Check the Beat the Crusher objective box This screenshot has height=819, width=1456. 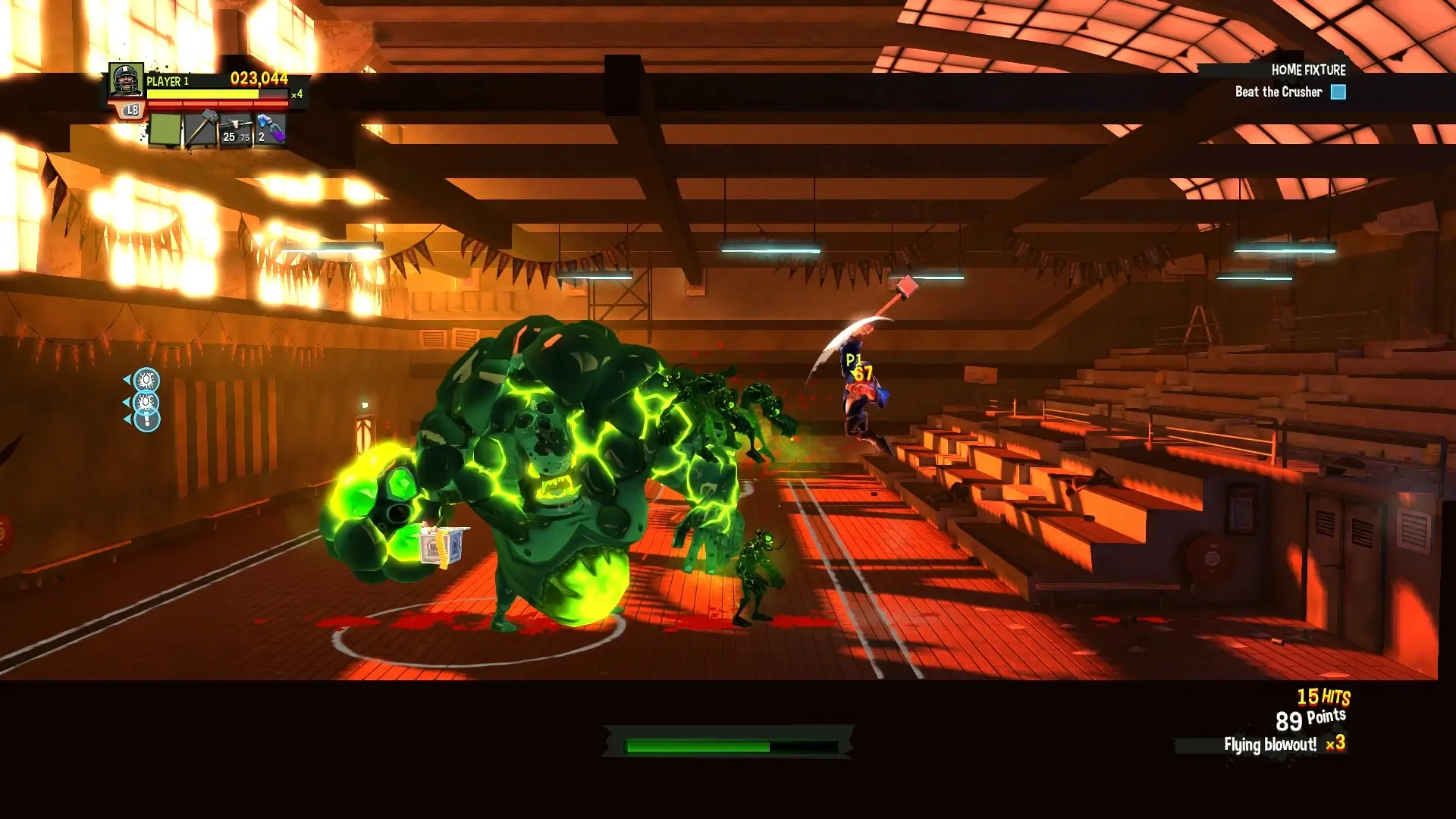click(x=1339, y=92)
